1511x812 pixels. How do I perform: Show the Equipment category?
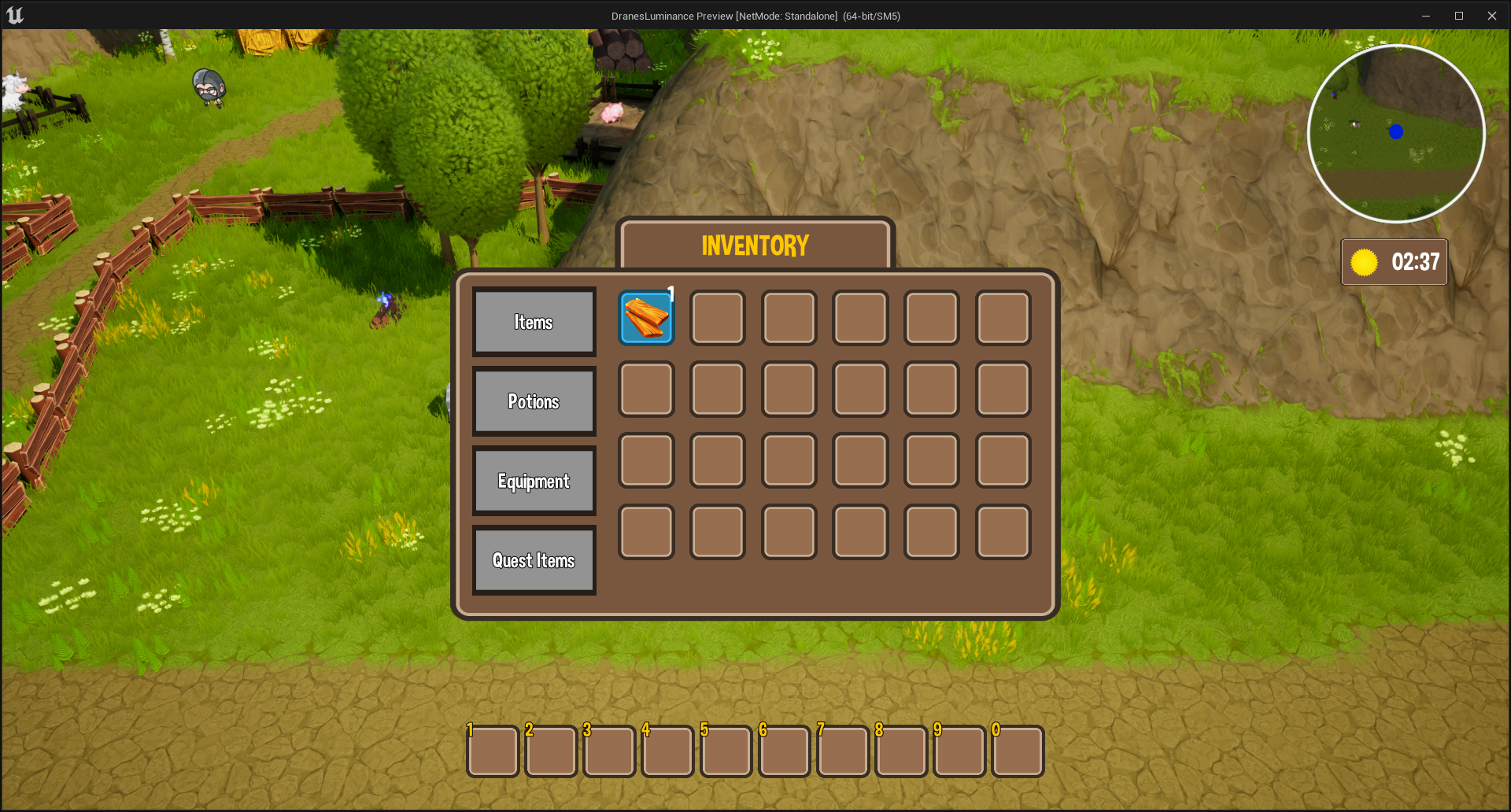click(x=534, y=481)
